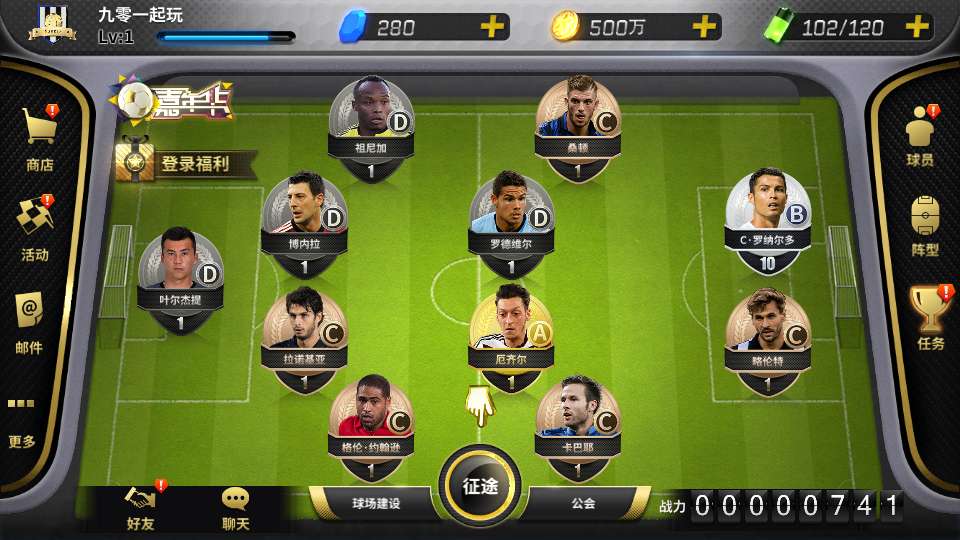Refill green energy with plus button
This screenshot has width=960, height=540.
click(917, 27)
